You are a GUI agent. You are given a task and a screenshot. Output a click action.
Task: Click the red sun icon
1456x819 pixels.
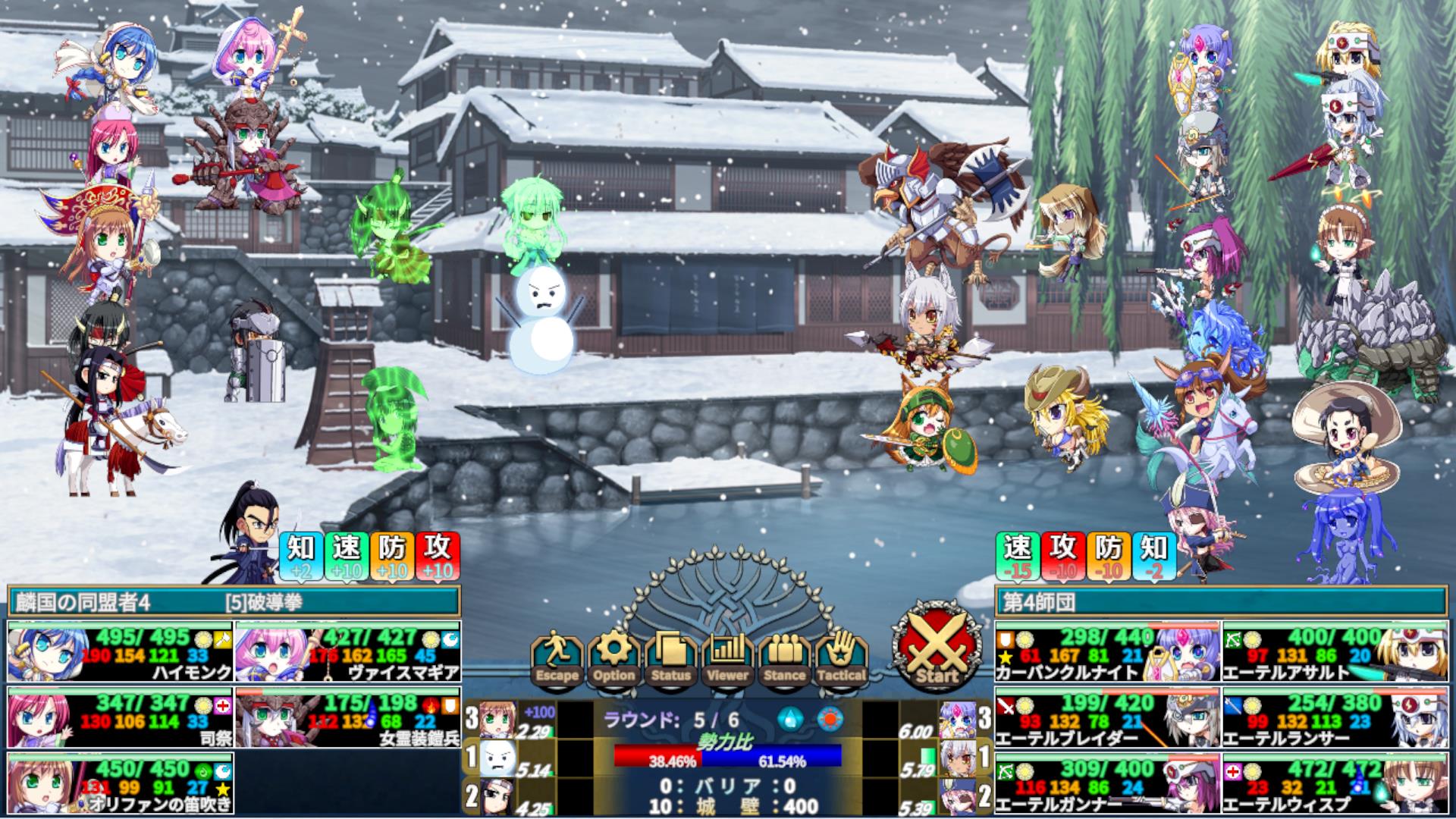829,719
